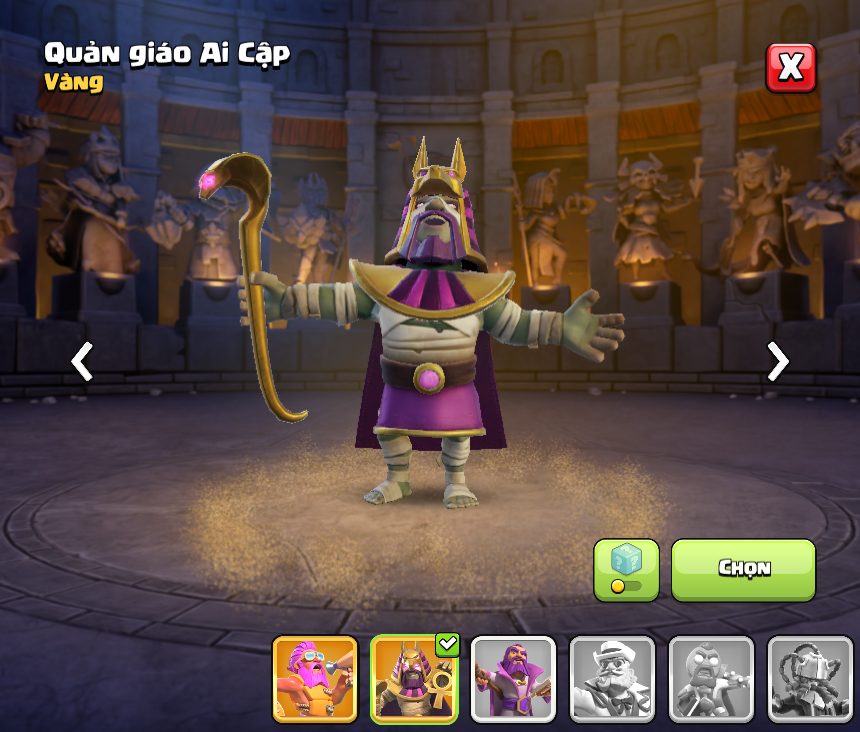Pick the default purple-robed Warden skin
Screen dimensions: 860x732
click(x=513, y=679)
